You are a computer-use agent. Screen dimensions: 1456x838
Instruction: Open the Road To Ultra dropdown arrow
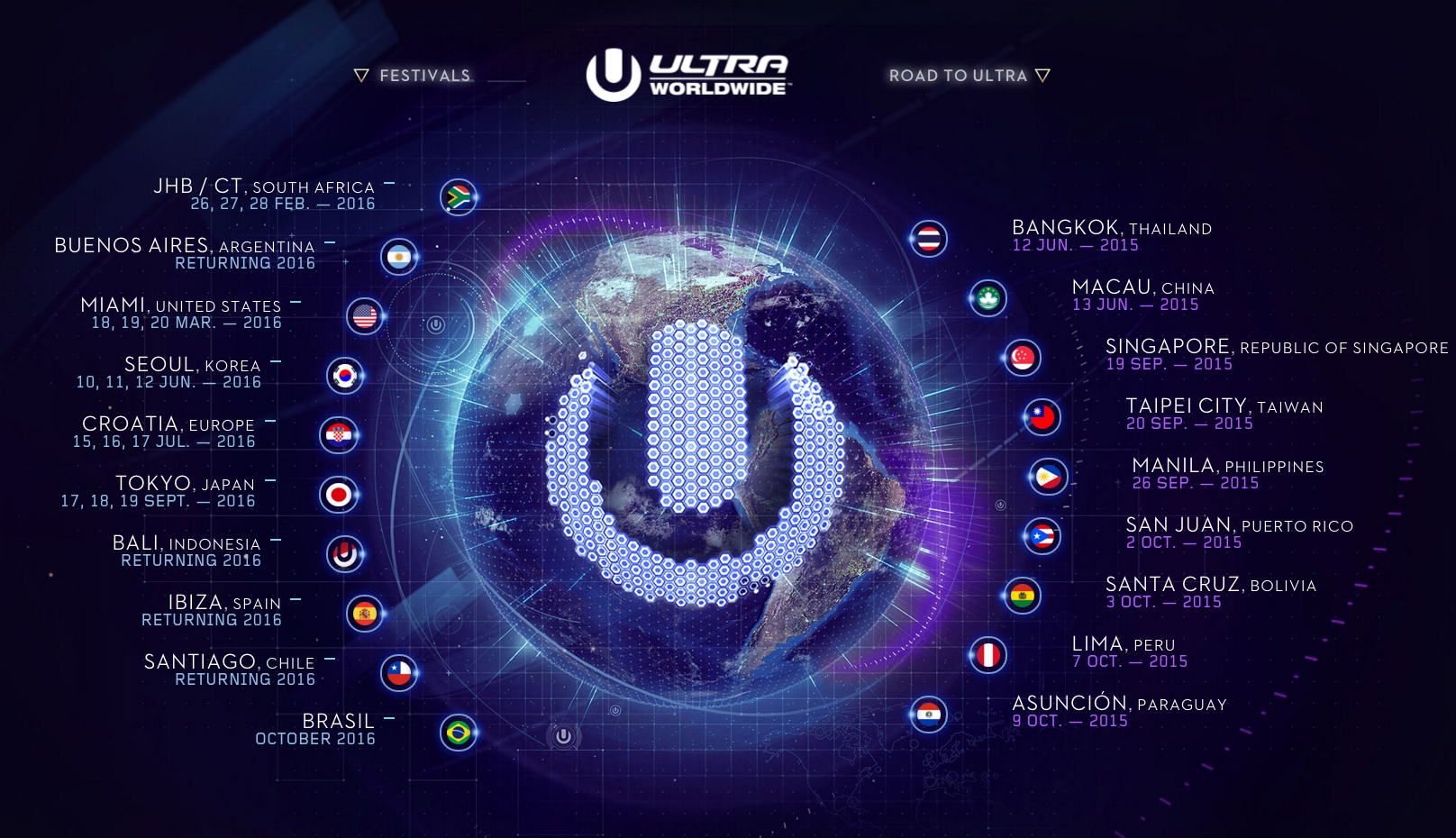click(x=1043, y=76)
